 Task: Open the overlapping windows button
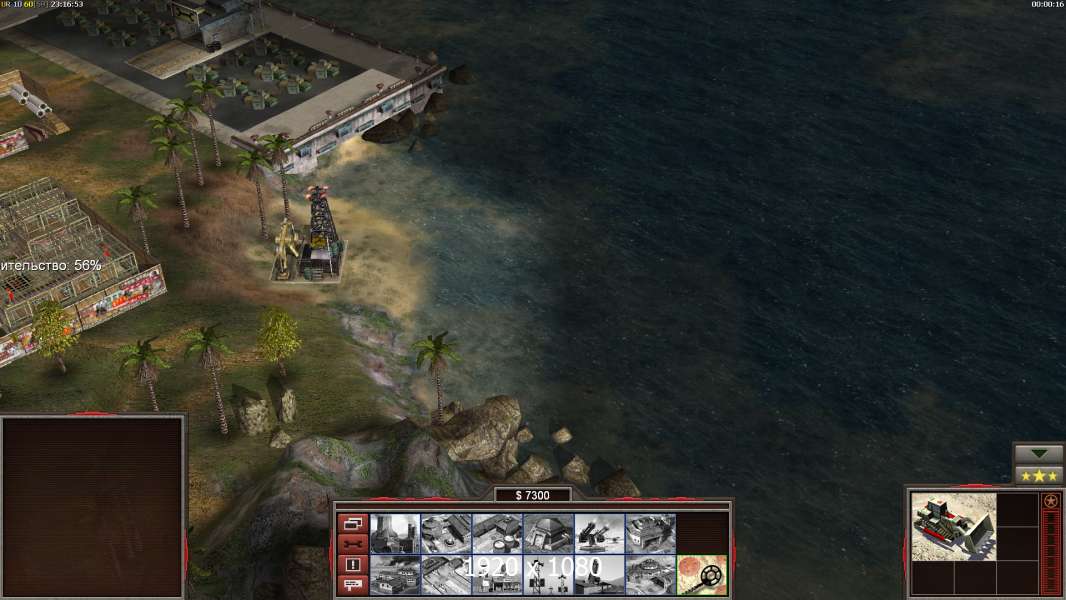click(352, 523)
